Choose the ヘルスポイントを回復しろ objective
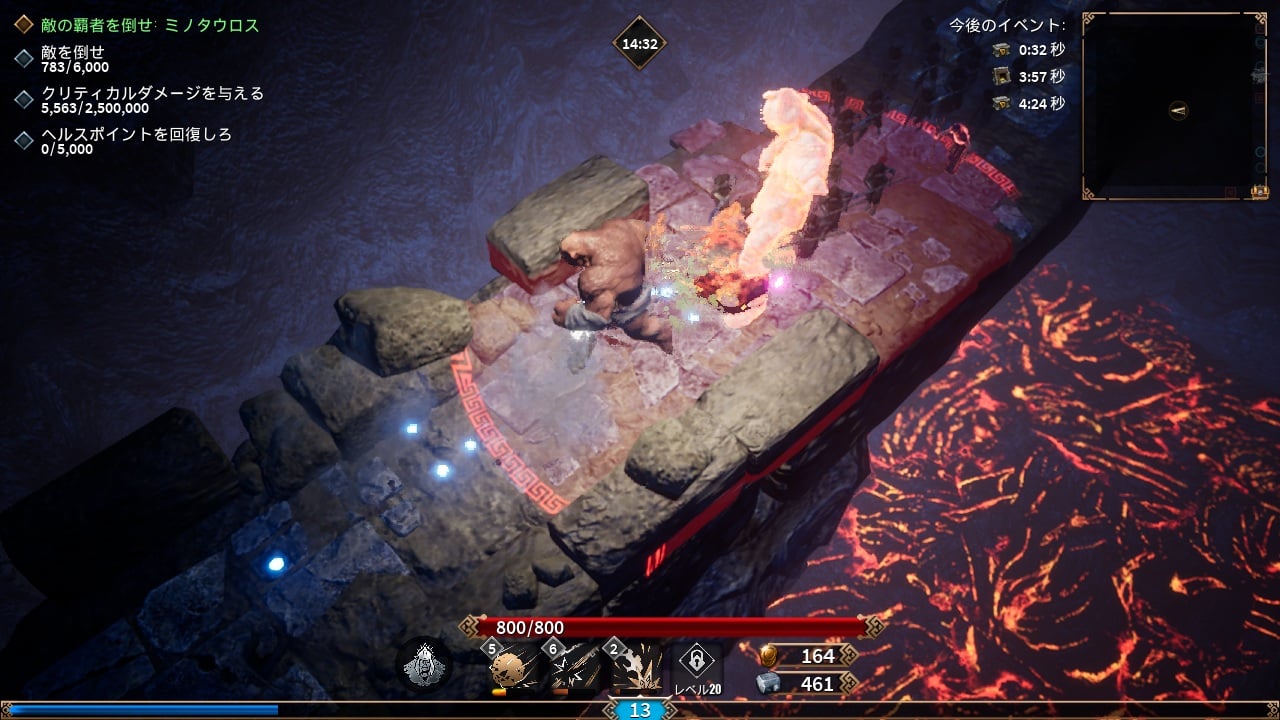The image size is (1280, 720). pyautogui.click(x=136, y=141)
